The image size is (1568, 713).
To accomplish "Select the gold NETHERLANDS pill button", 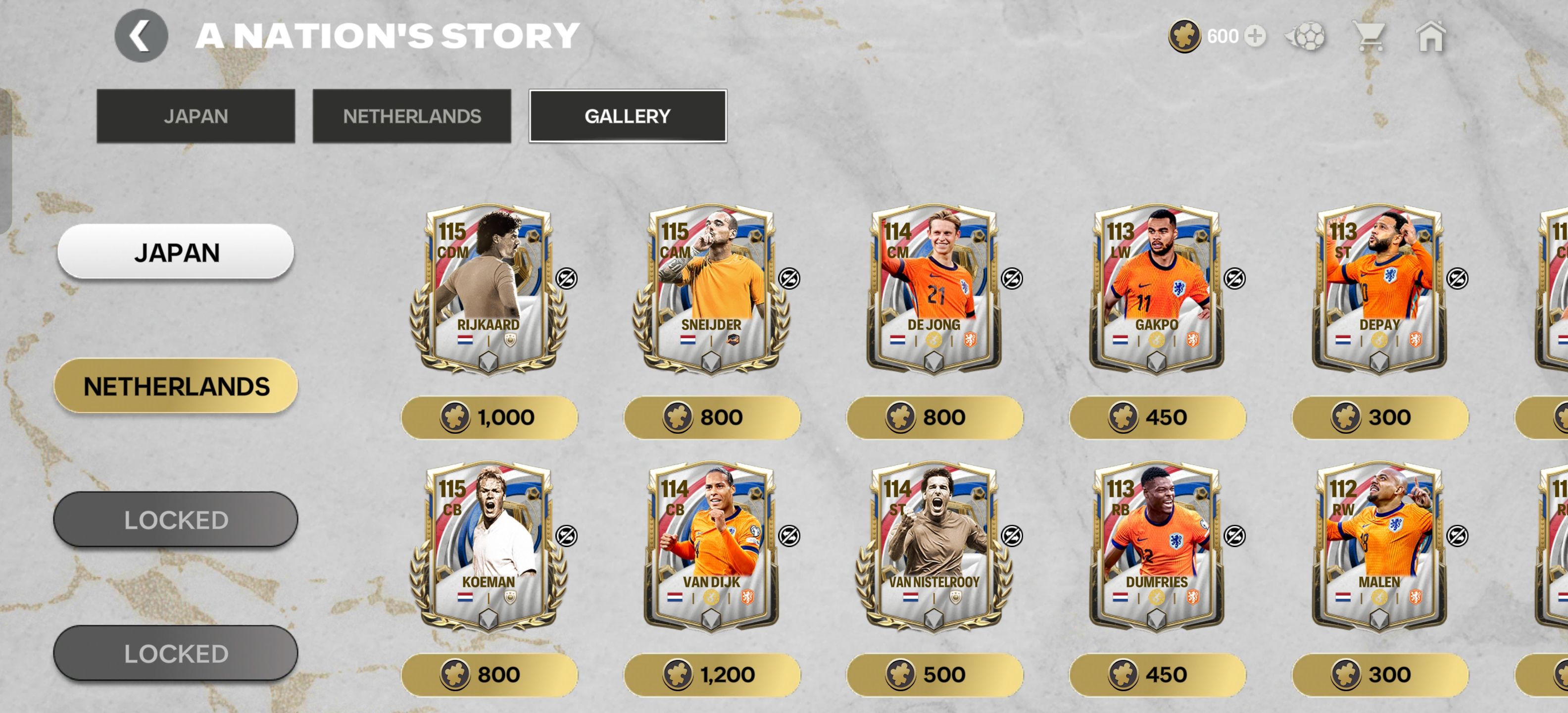I will pyautogui.click(x=176, y=386).
